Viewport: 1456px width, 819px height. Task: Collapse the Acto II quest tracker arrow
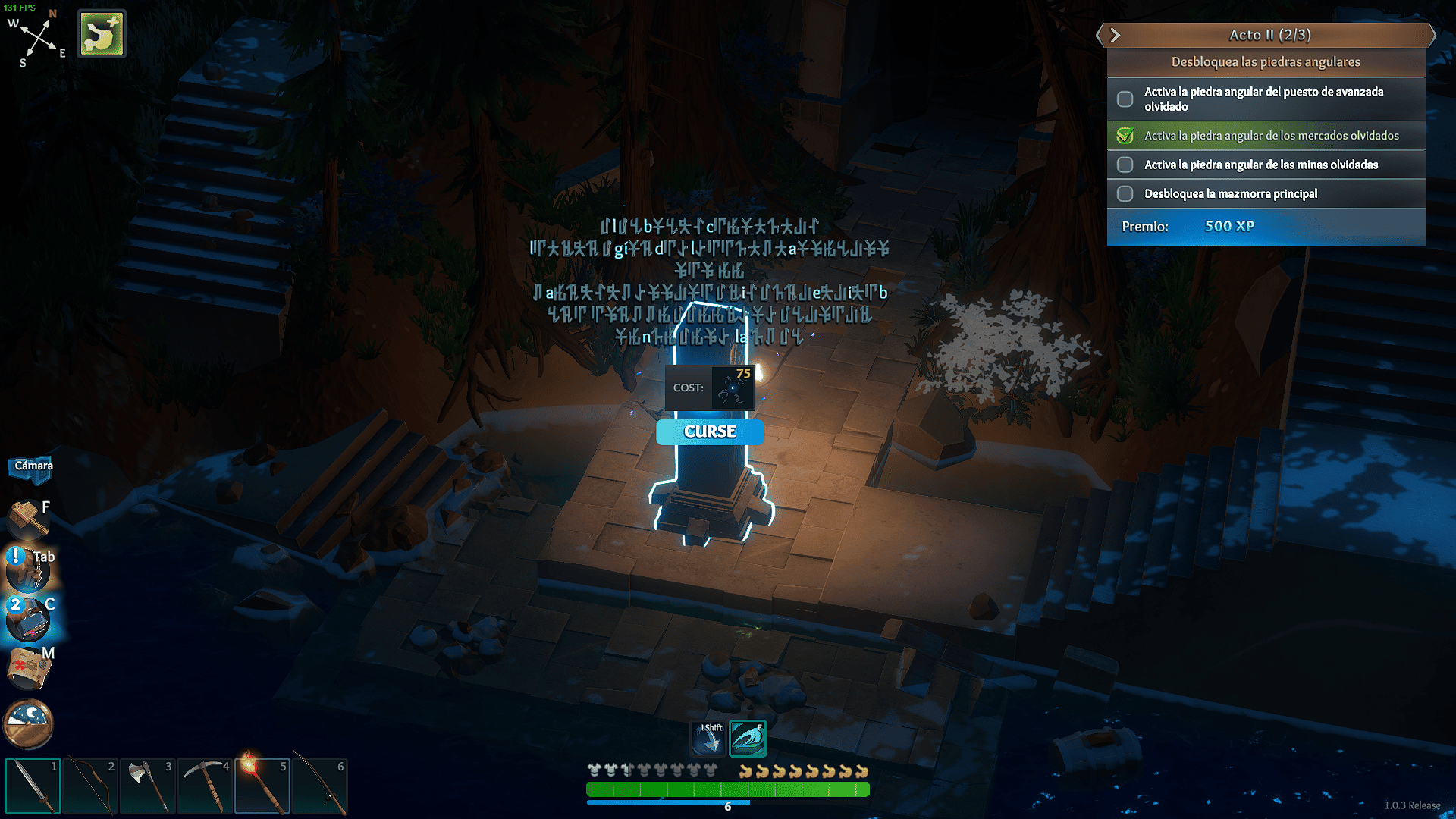1115,35
